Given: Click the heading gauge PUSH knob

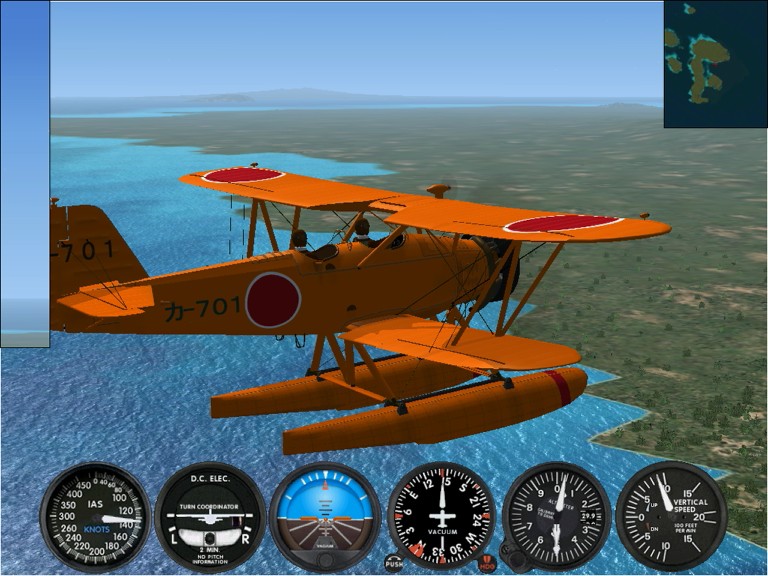Looking at the screenshot, I should [x=394, y=563].
